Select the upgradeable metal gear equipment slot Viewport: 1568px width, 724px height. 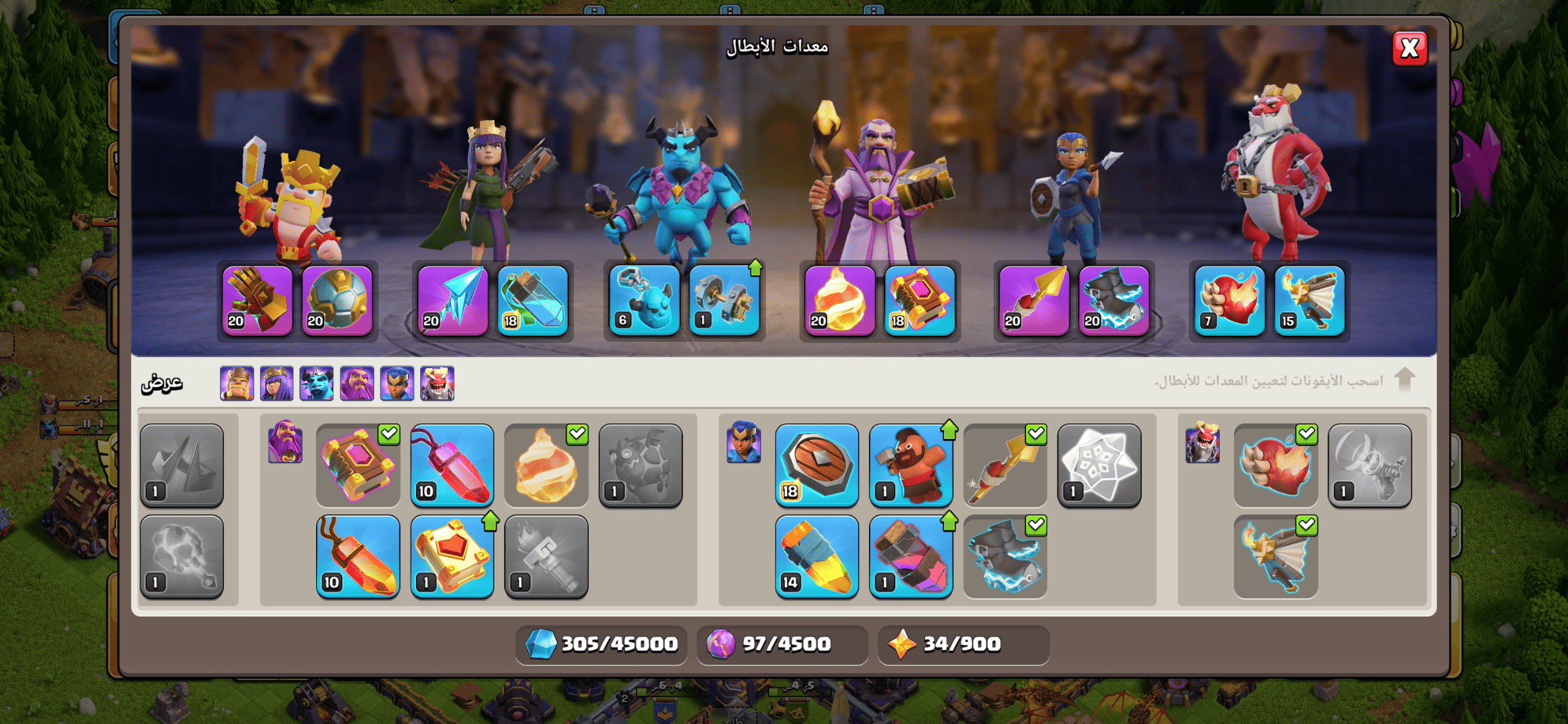tap(724, 301)
